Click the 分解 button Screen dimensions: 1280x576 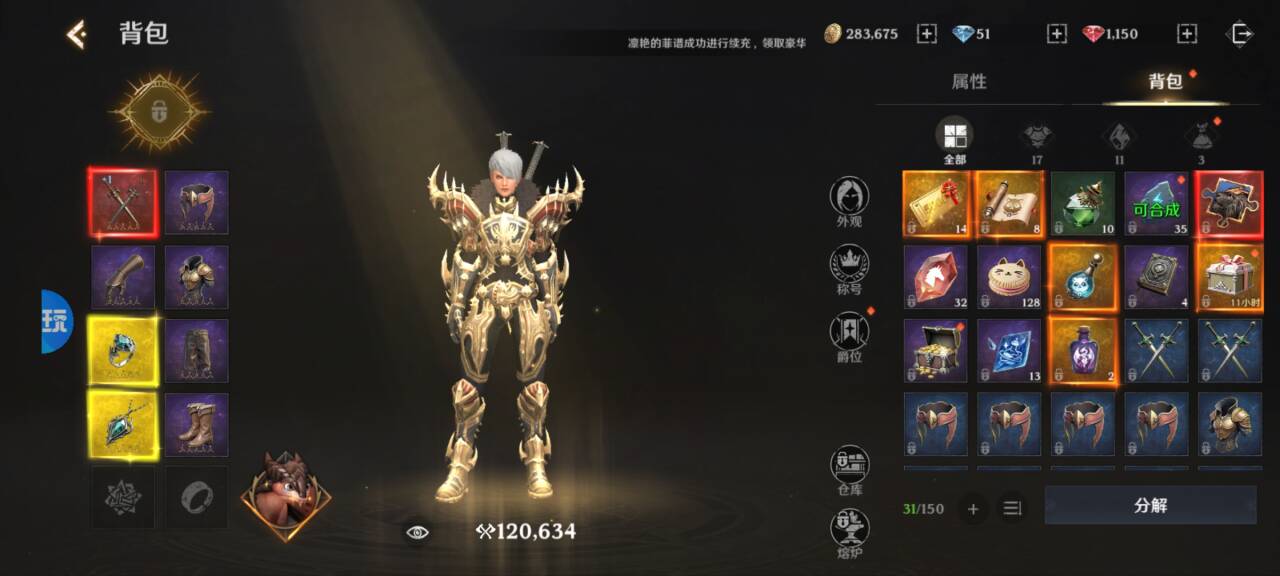pyautogui.click(x=1150, y=506)
